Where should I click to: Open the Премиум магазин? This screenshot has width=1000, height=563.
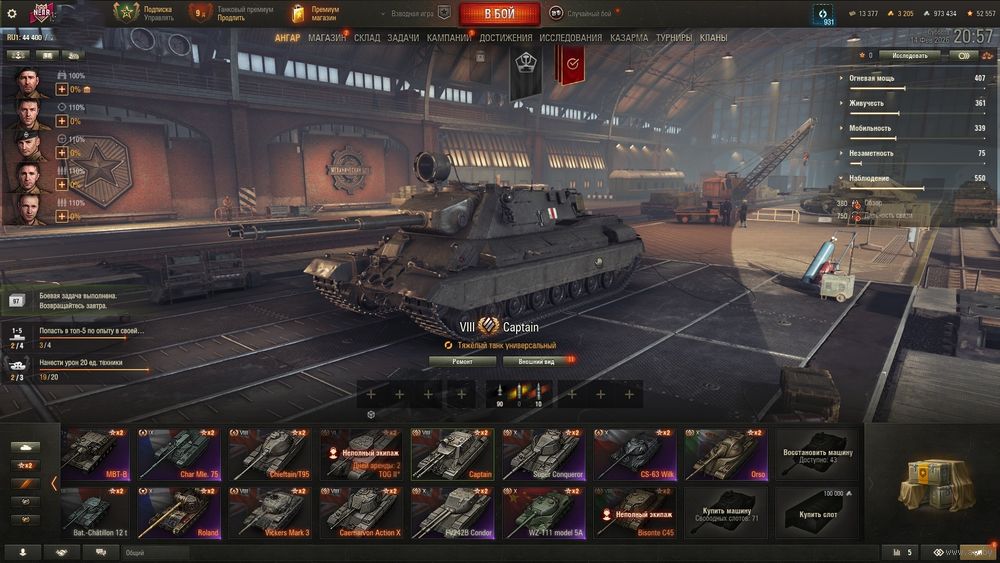(x=315, y=14)
